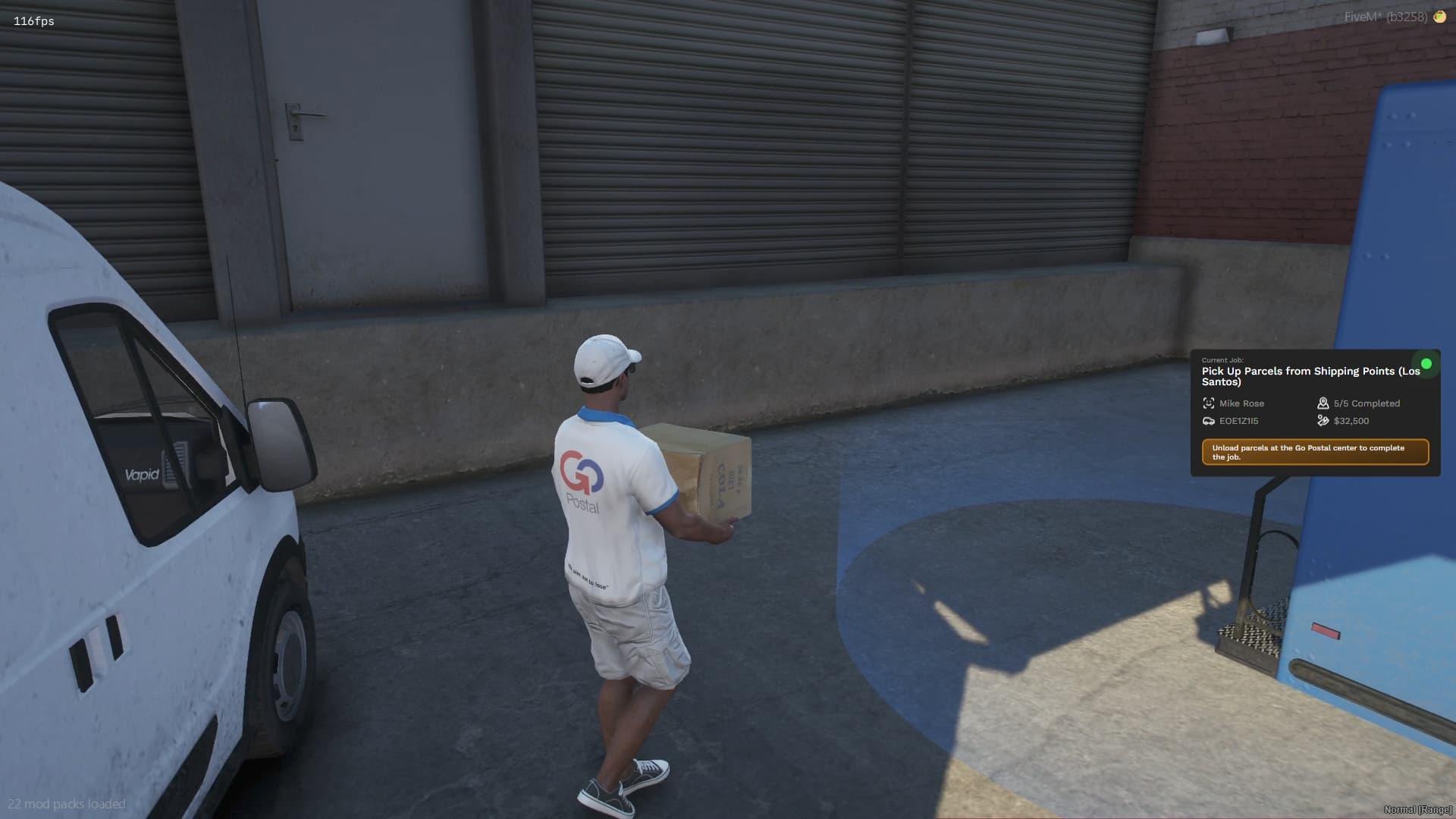Select the location pin next to 5/5 Completed
This screenshot has width=1456, height=819.
(1323, 403)
